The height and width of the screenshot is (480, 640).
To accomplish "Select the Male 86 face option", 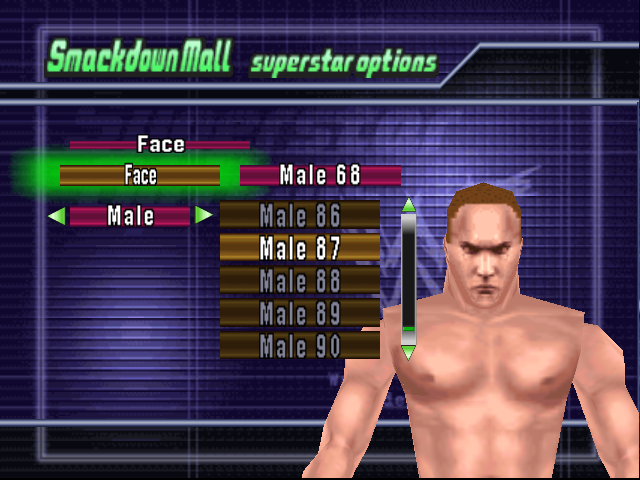I will click(x=300, y=215).
